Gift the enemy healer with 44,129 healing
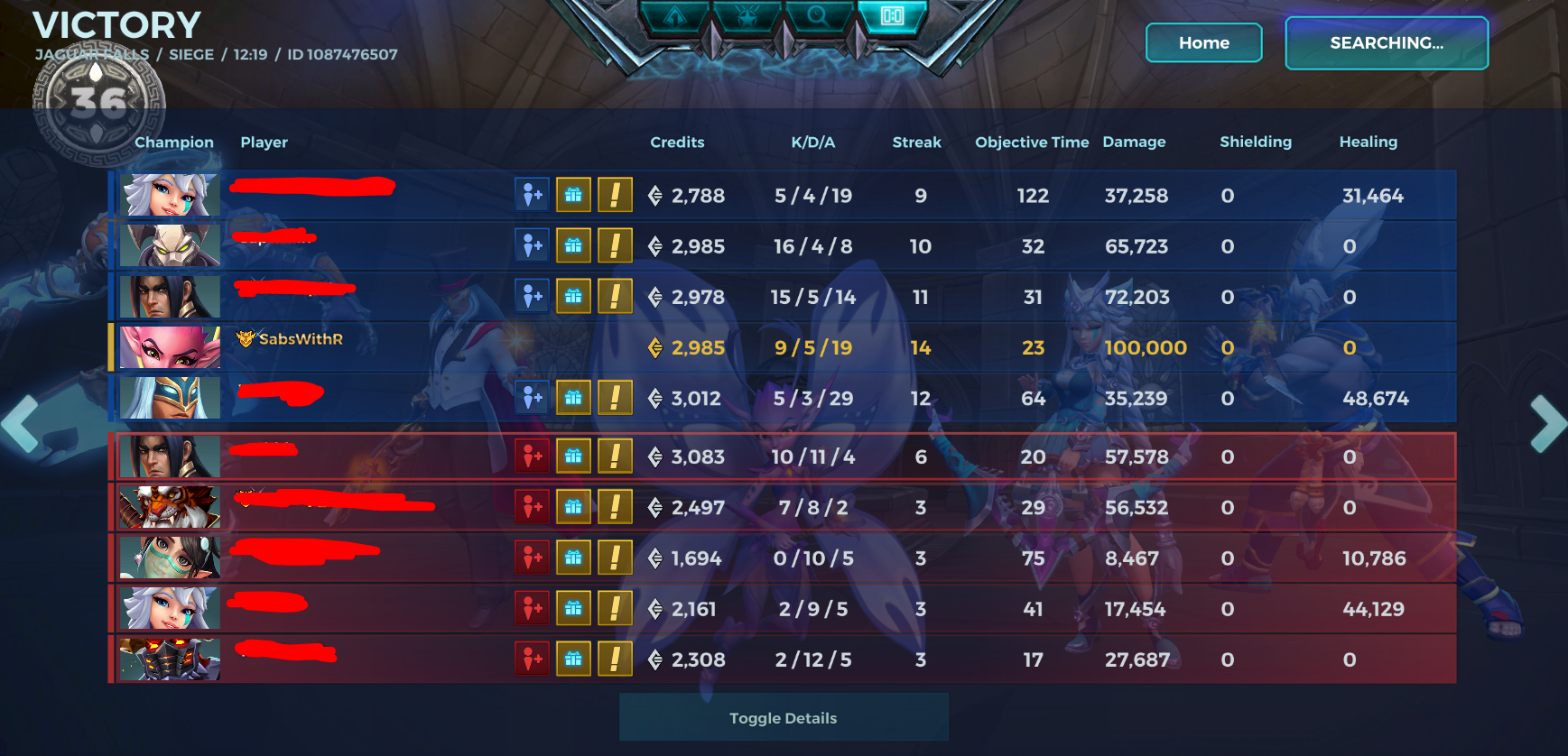Image resolution: width=1568 pixels, height=756 pixels. (x=573, y=609)
